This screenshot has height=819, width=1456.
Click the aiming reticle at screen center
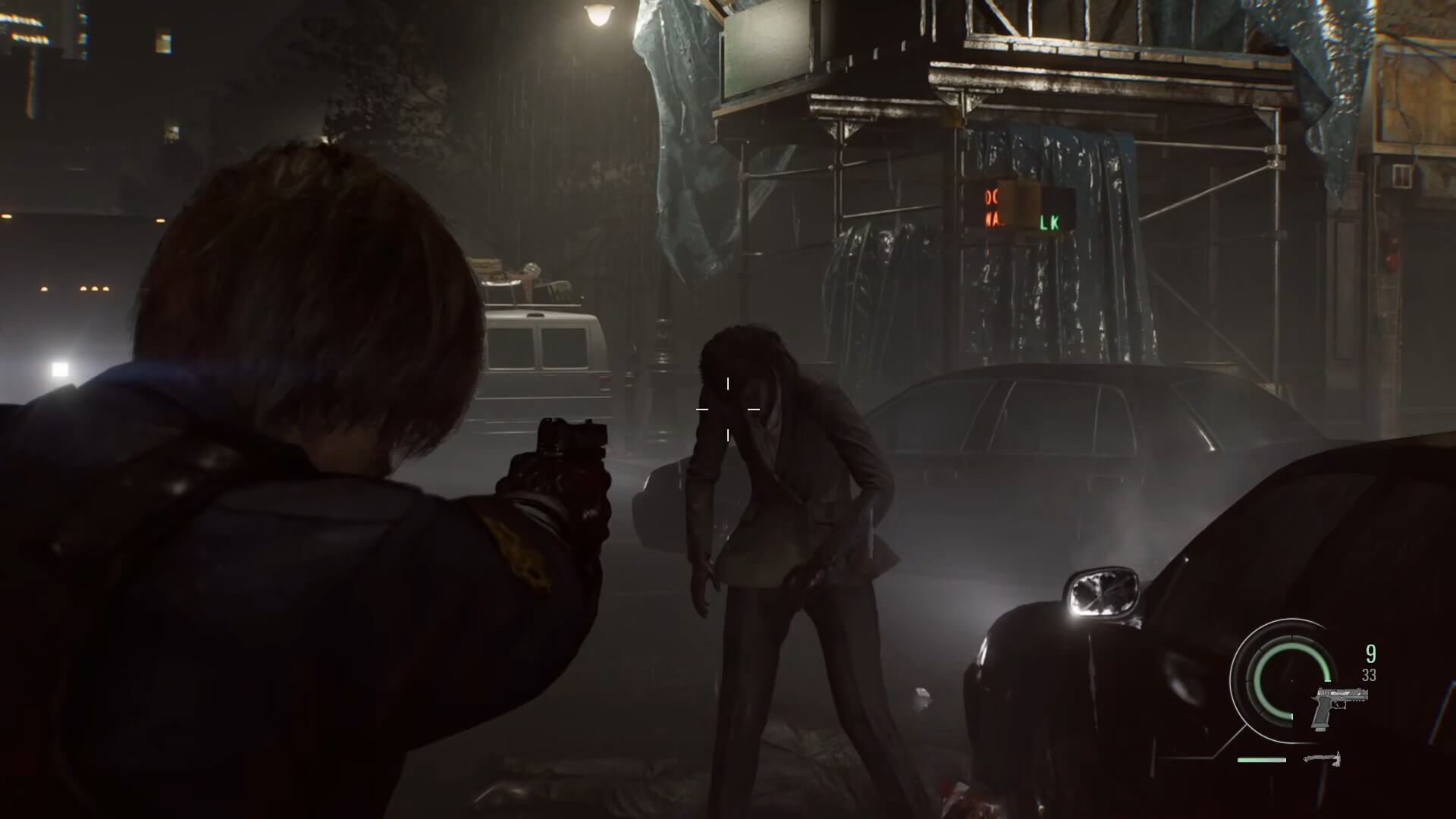(x=729, y=409)
